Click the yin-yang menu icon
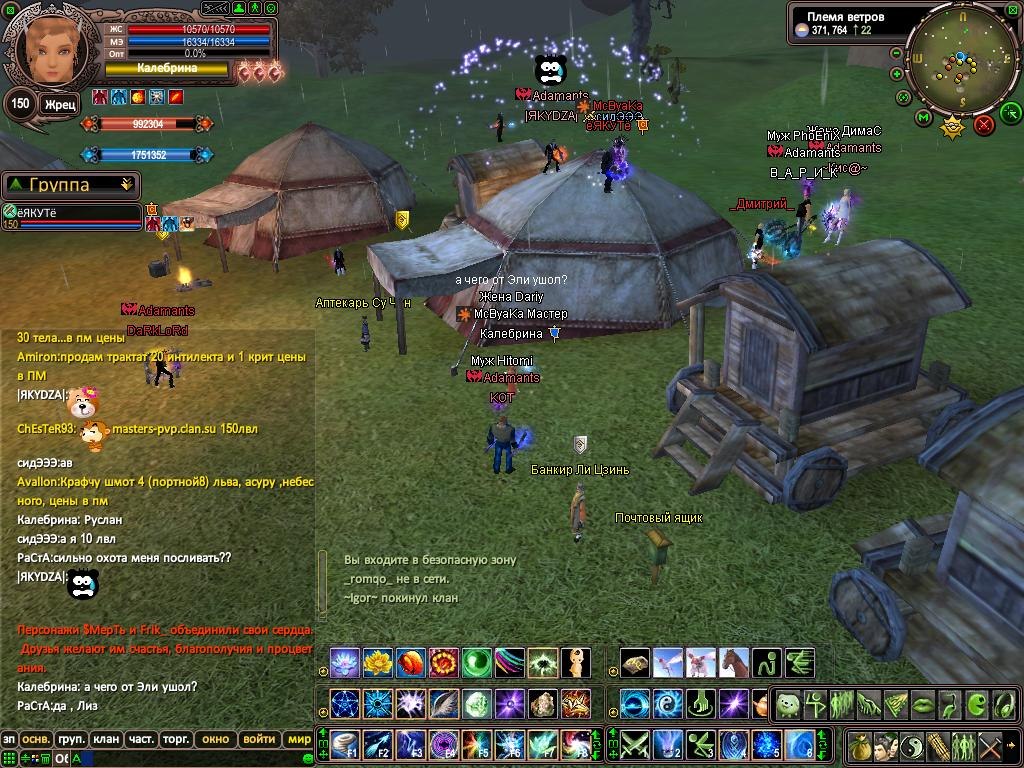The height and width of the screenshot is (768, 1024). click(912, 745)
